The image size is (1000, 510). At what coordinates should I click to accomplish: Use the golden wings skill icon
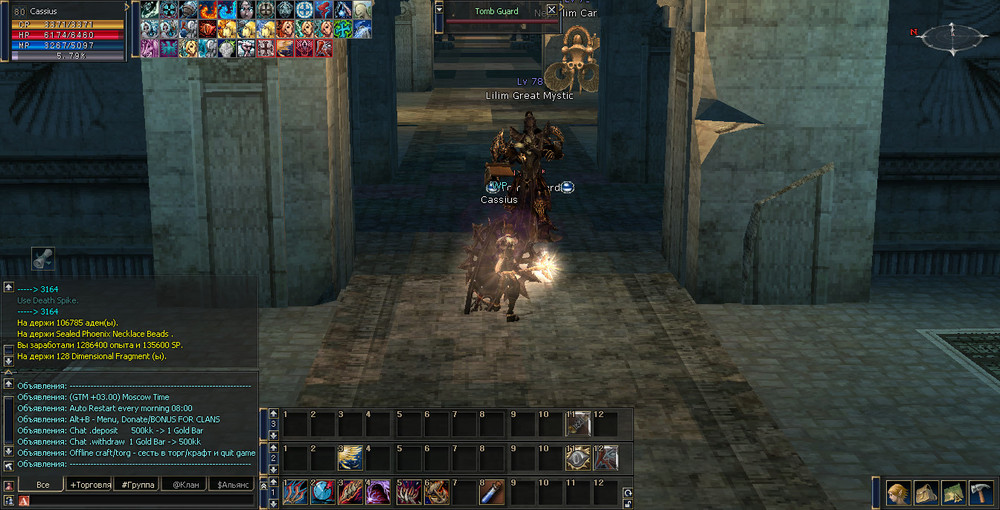pyautogui.click(x=350, y=458)
